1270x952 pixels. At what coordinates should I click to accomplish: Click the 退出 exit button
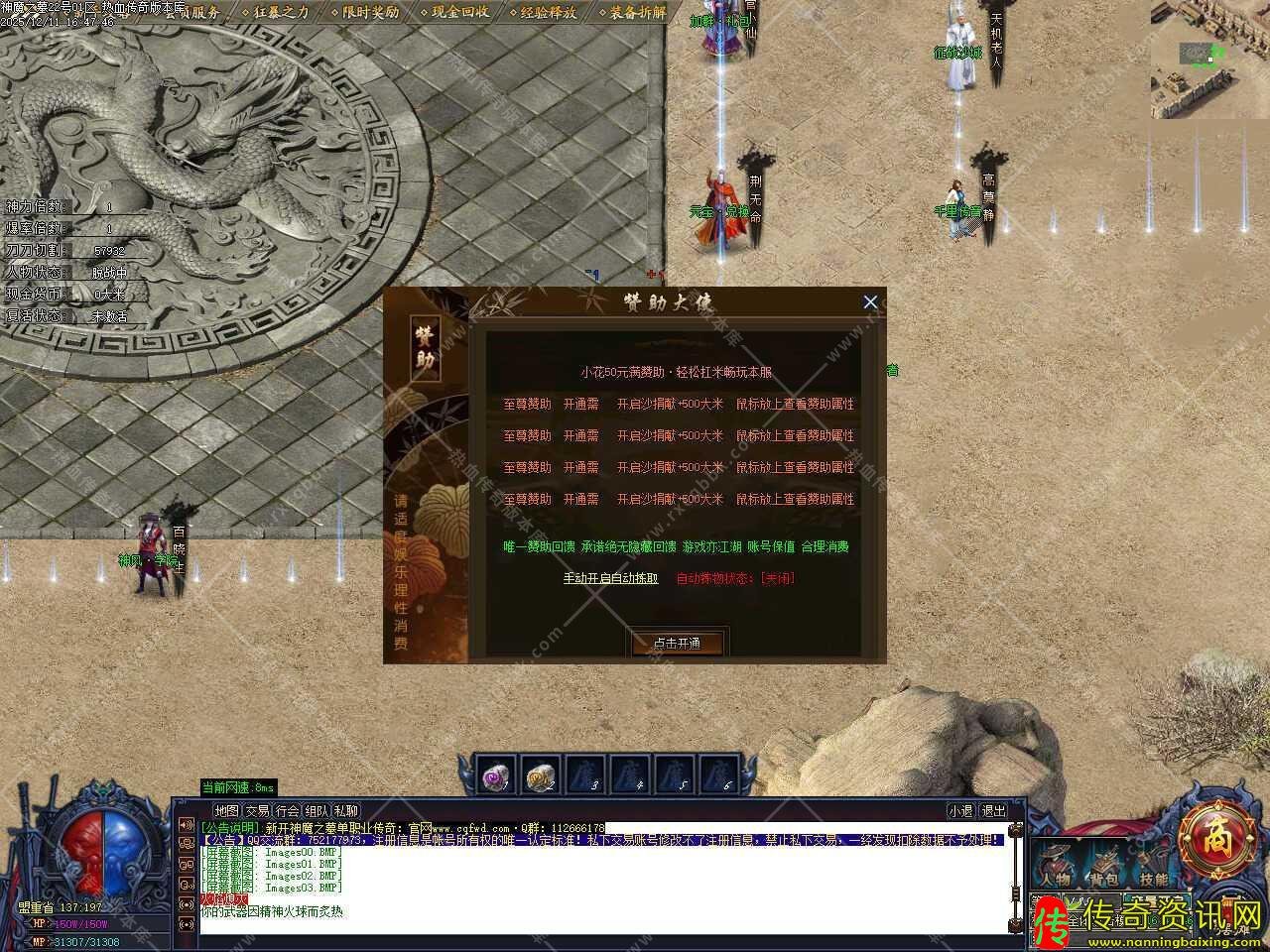[993, 810]
